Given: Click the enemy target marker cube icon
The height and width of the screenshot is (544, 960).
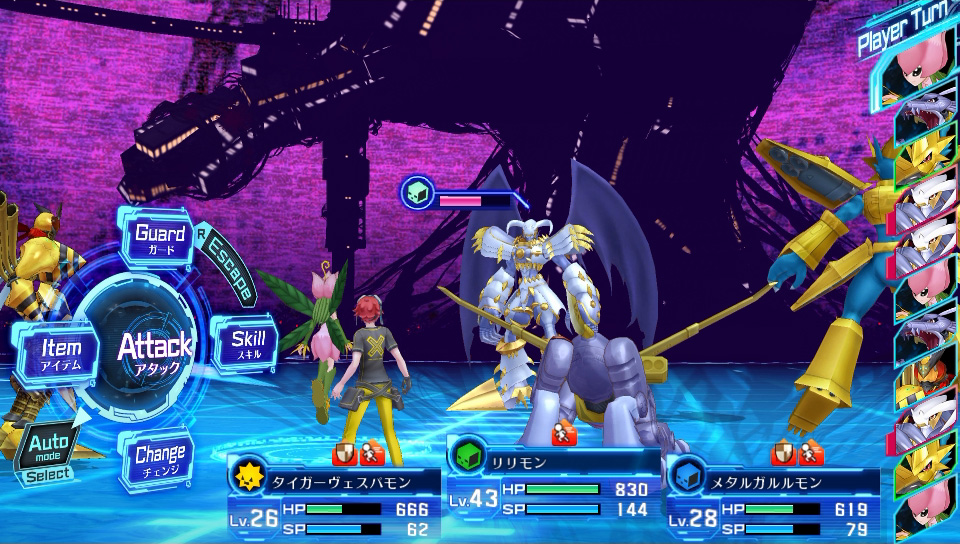Looking at the screenshot, I should [417, 191].
